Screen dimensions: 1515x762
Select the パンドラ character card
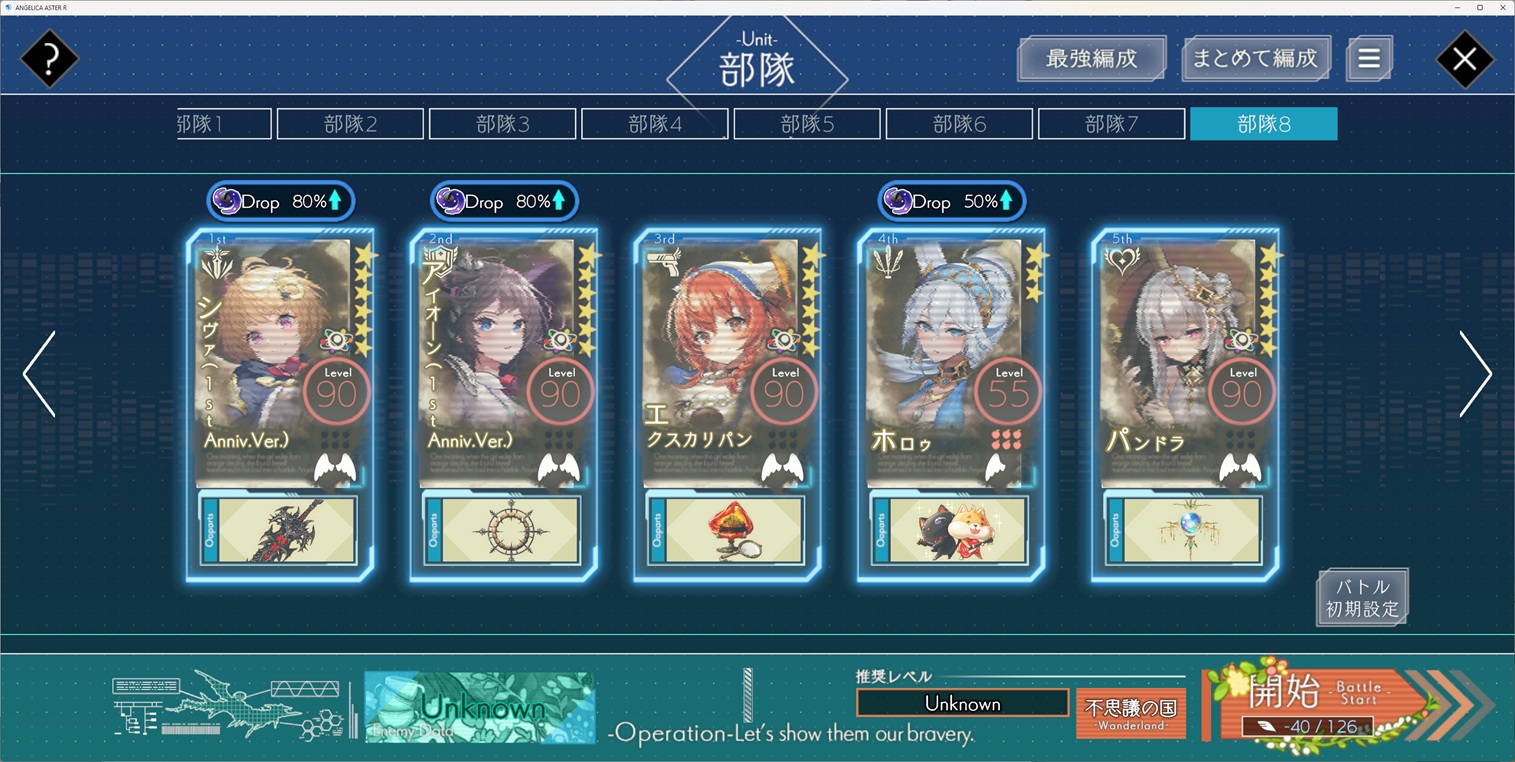pyautogui.click(x=1185, y=360)
